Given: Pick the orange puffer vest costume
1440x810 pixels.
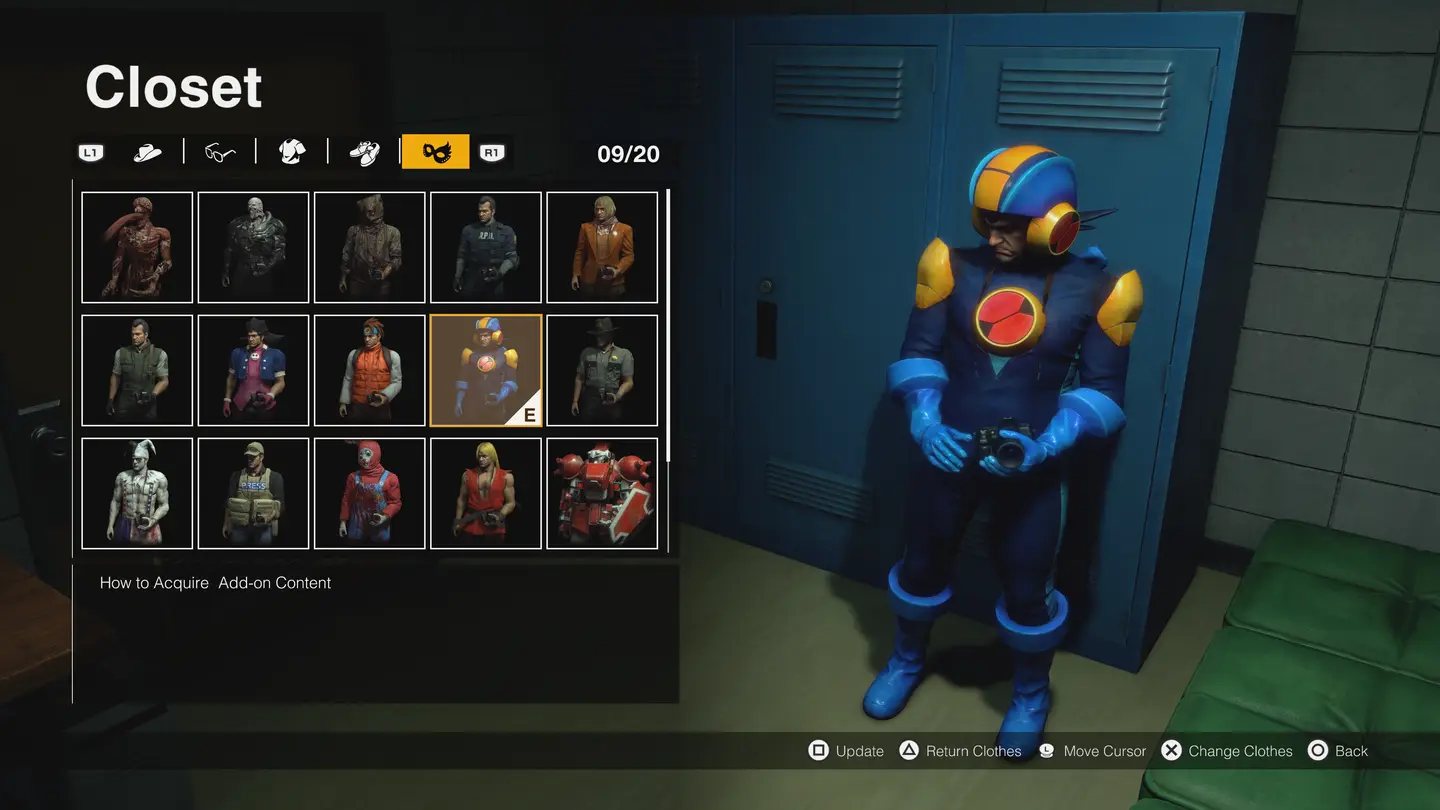Looking at the screenshot, I should tap(370, 370).
